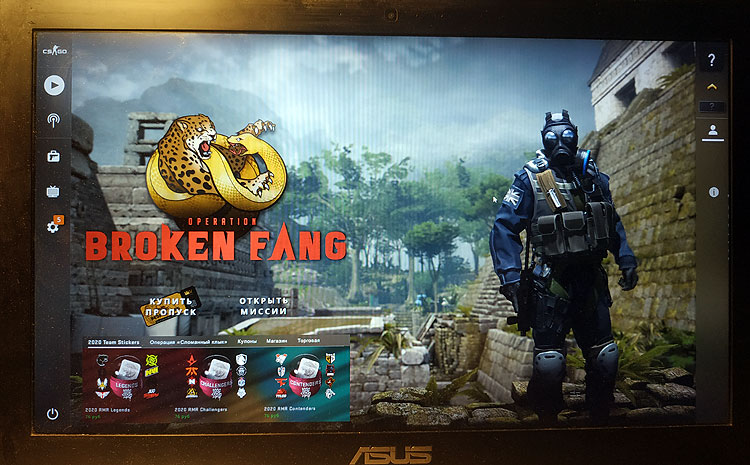The width and height of the screenshot is (750, 465).
Task: Switch to the 2020 Team Stickers tab
Action: pyautogui.click(x=114, y=341)
